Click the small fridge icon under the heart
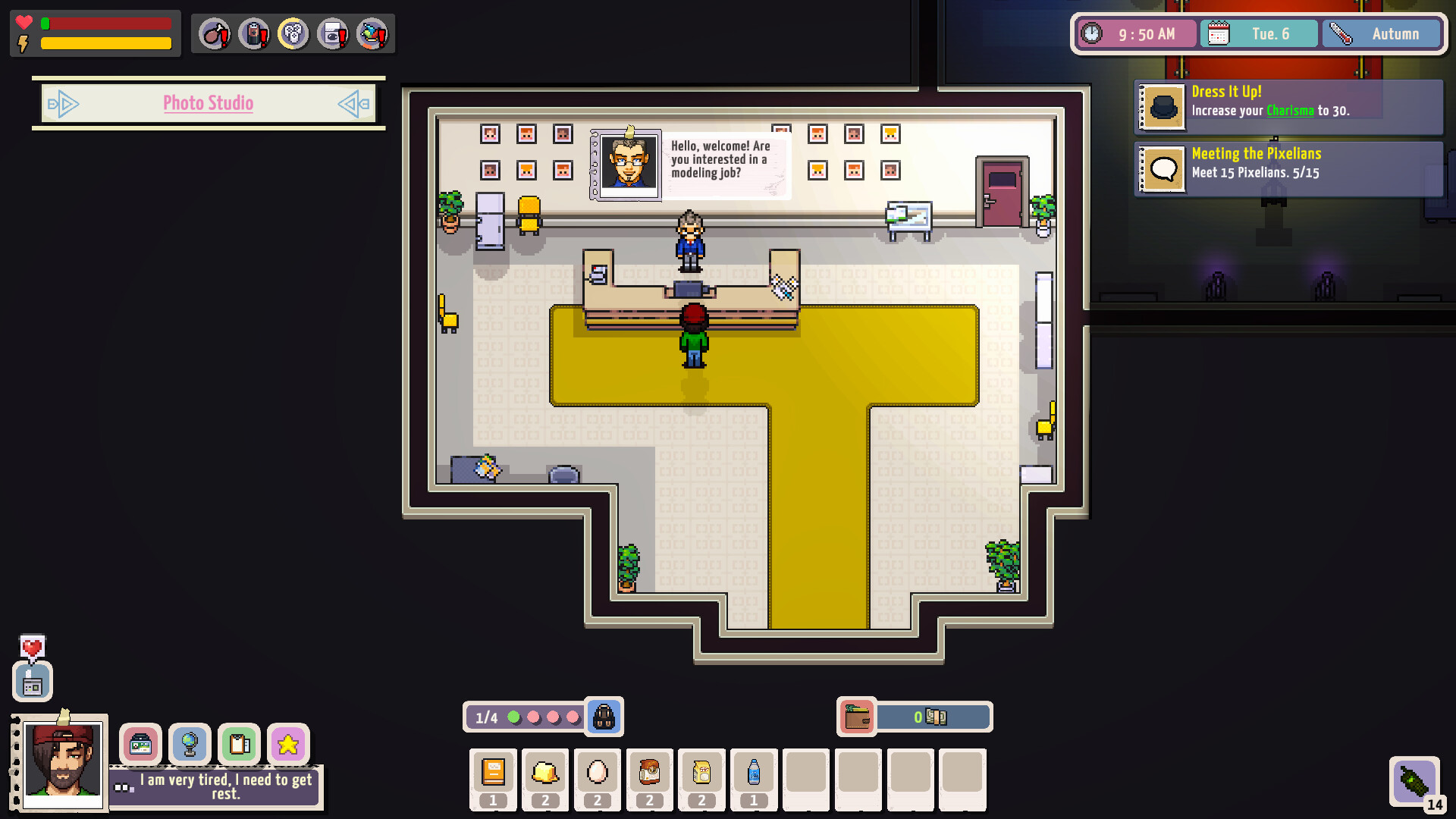Screen dimensions: 1456x819 [x=32, y=681]
